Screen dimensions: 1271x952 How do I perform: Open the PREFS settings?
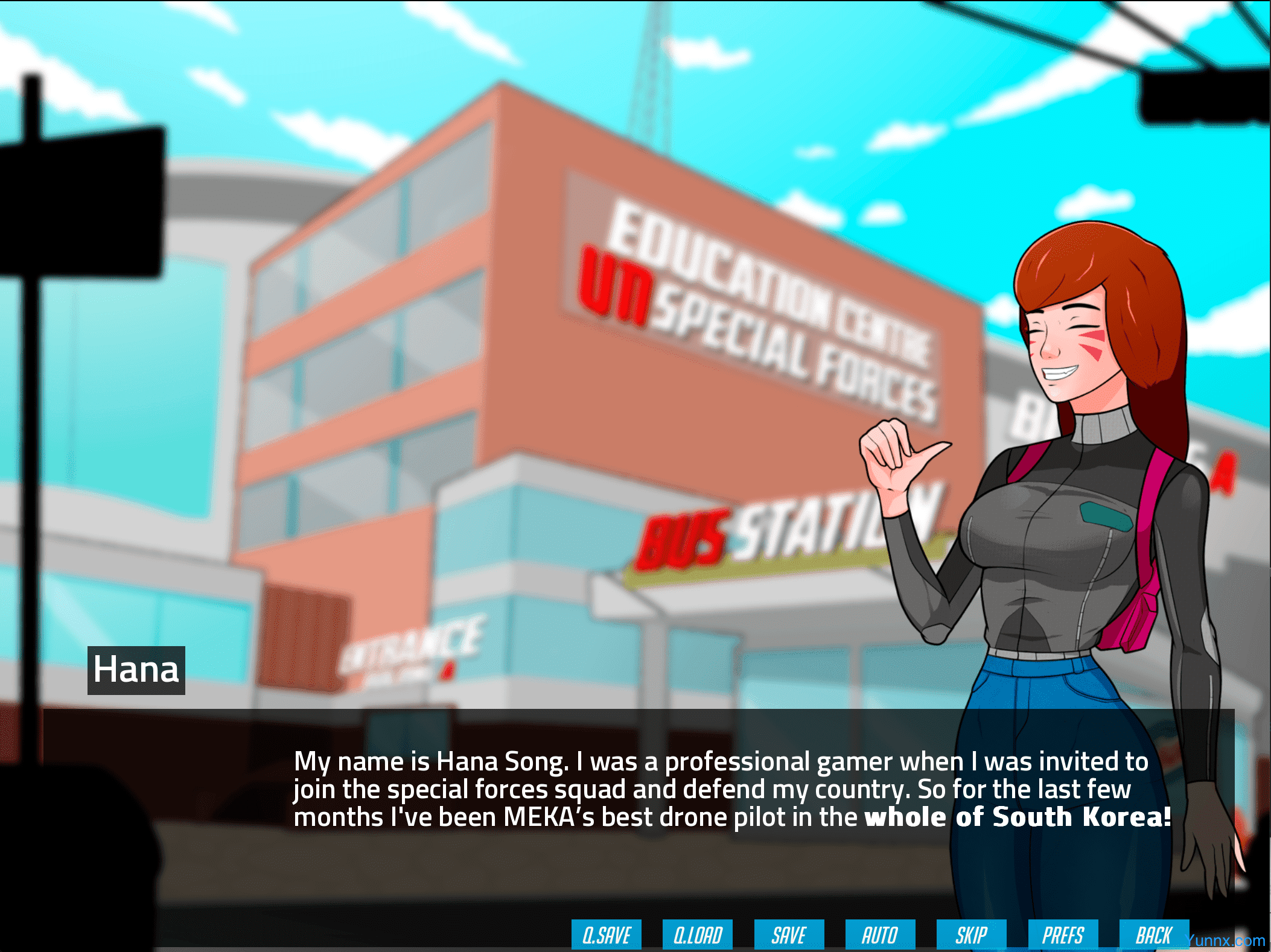point(1063,935)
